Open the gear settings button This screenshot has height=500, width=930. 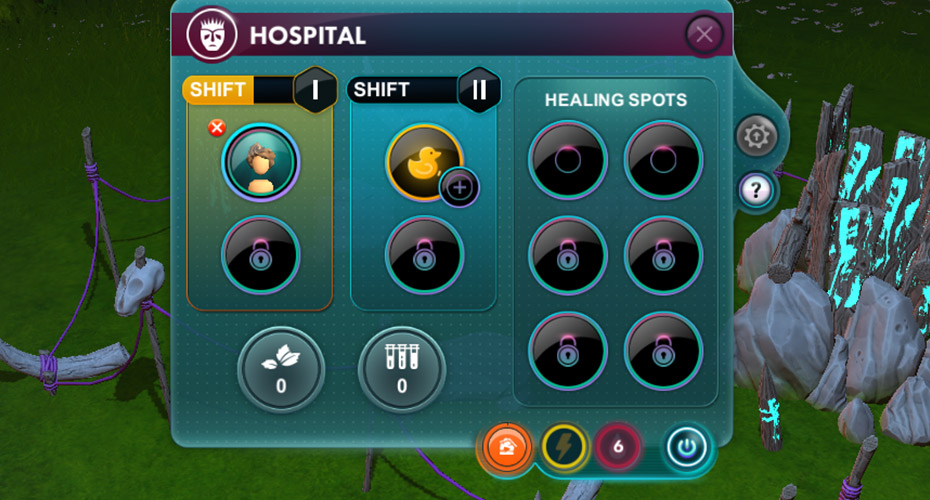pos(756,136)
